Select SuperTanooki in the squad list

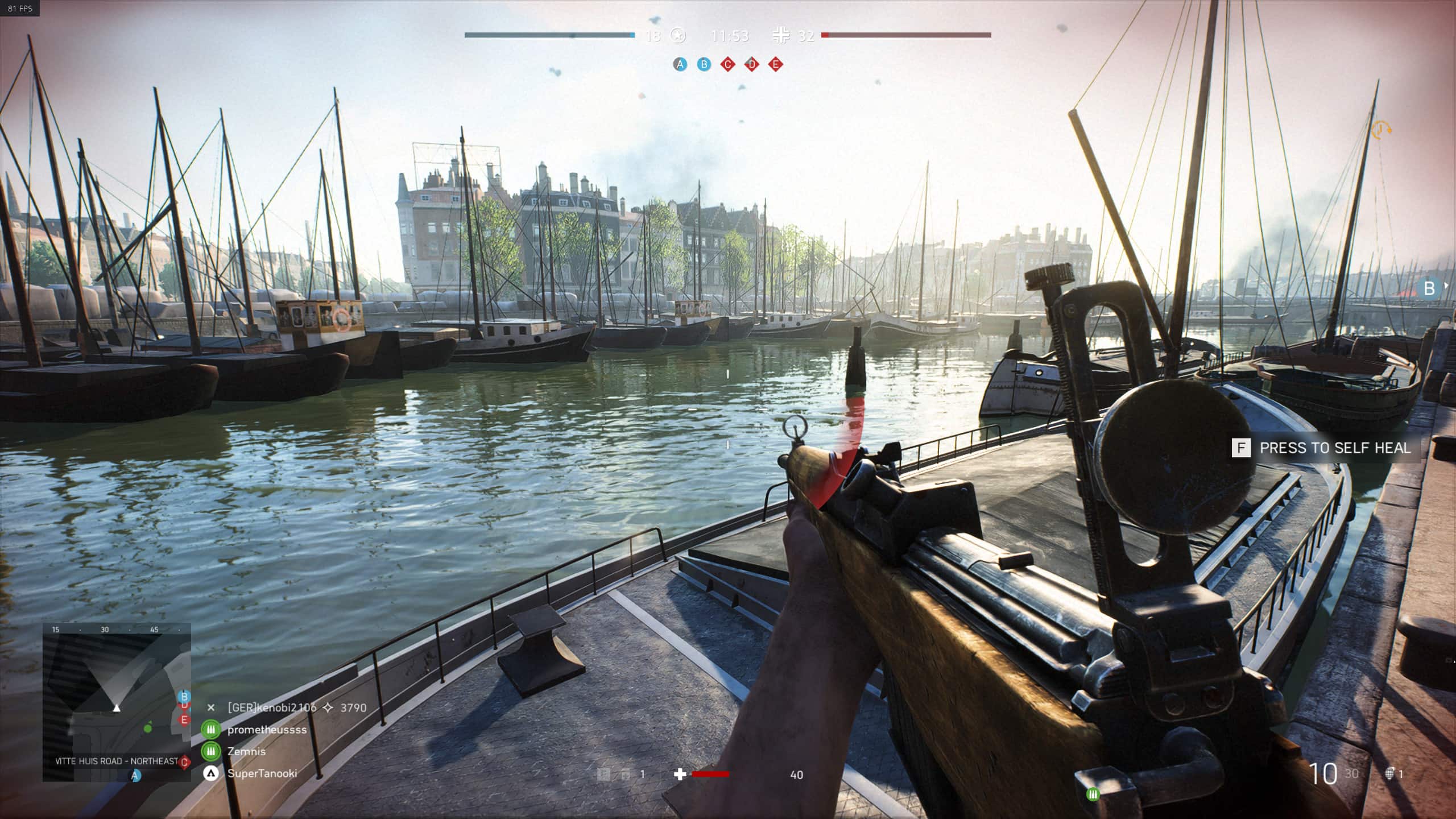[x=262, y=773]
